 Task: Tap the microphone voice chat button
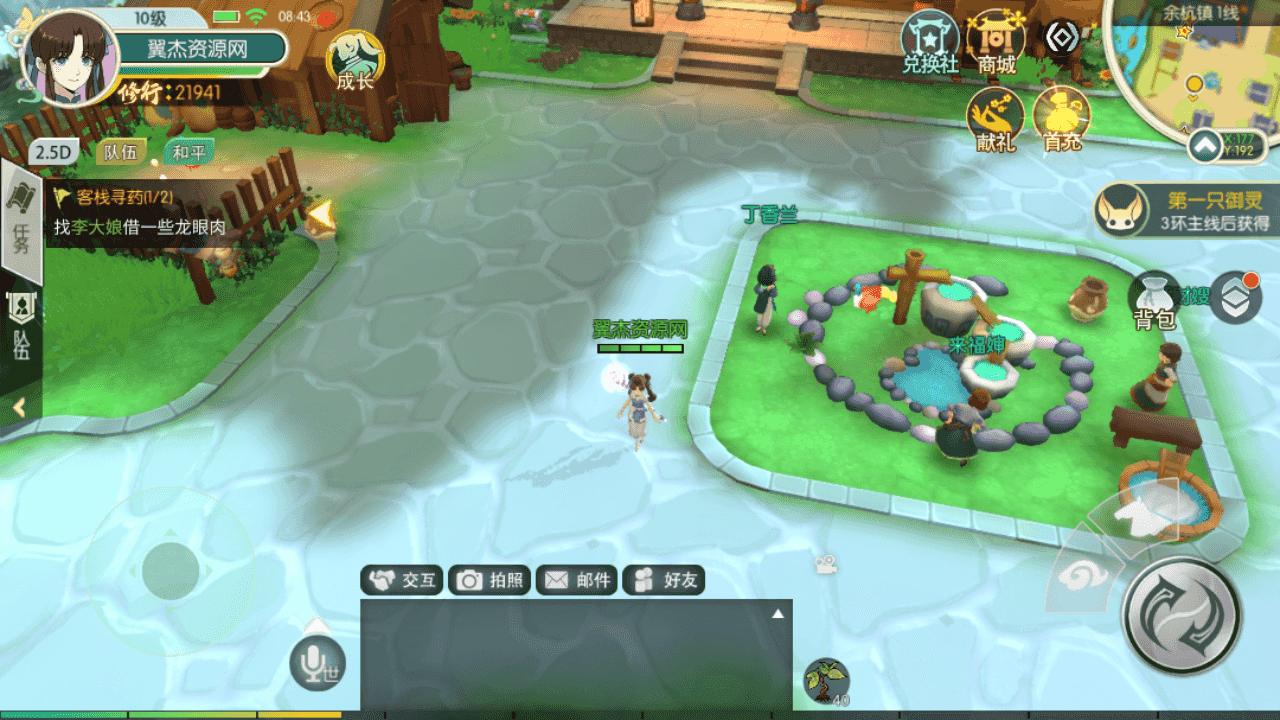click(x=317, y=662)
